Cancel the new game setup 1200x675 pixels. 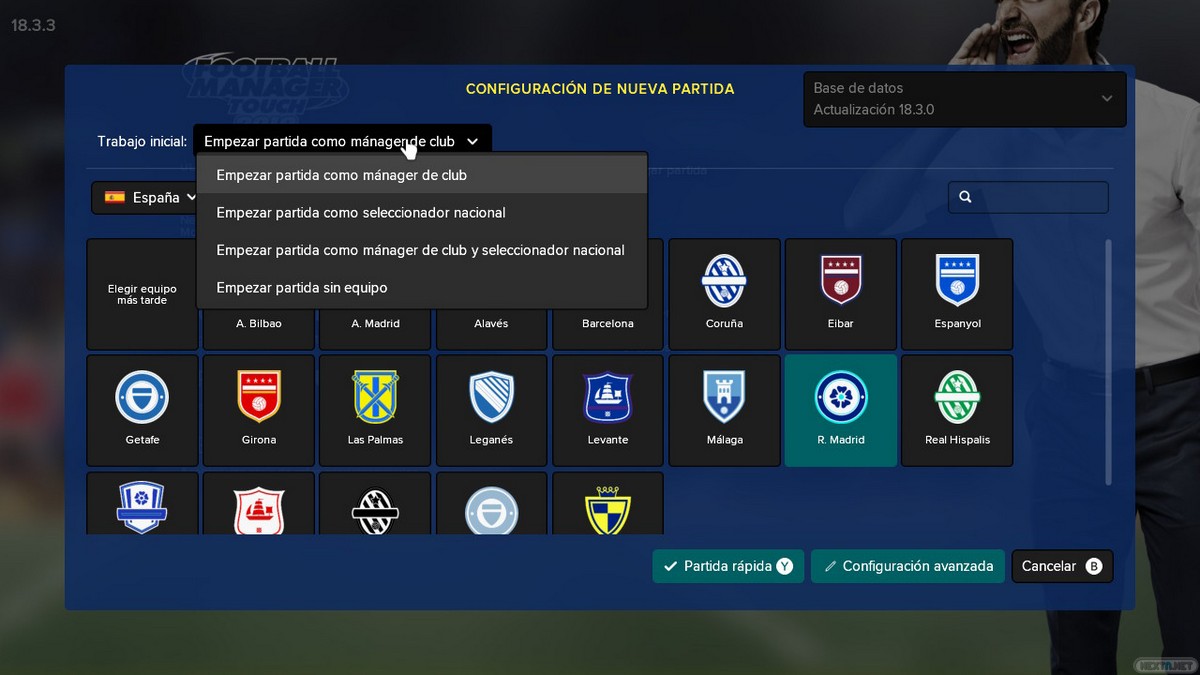pos(1061,566)
